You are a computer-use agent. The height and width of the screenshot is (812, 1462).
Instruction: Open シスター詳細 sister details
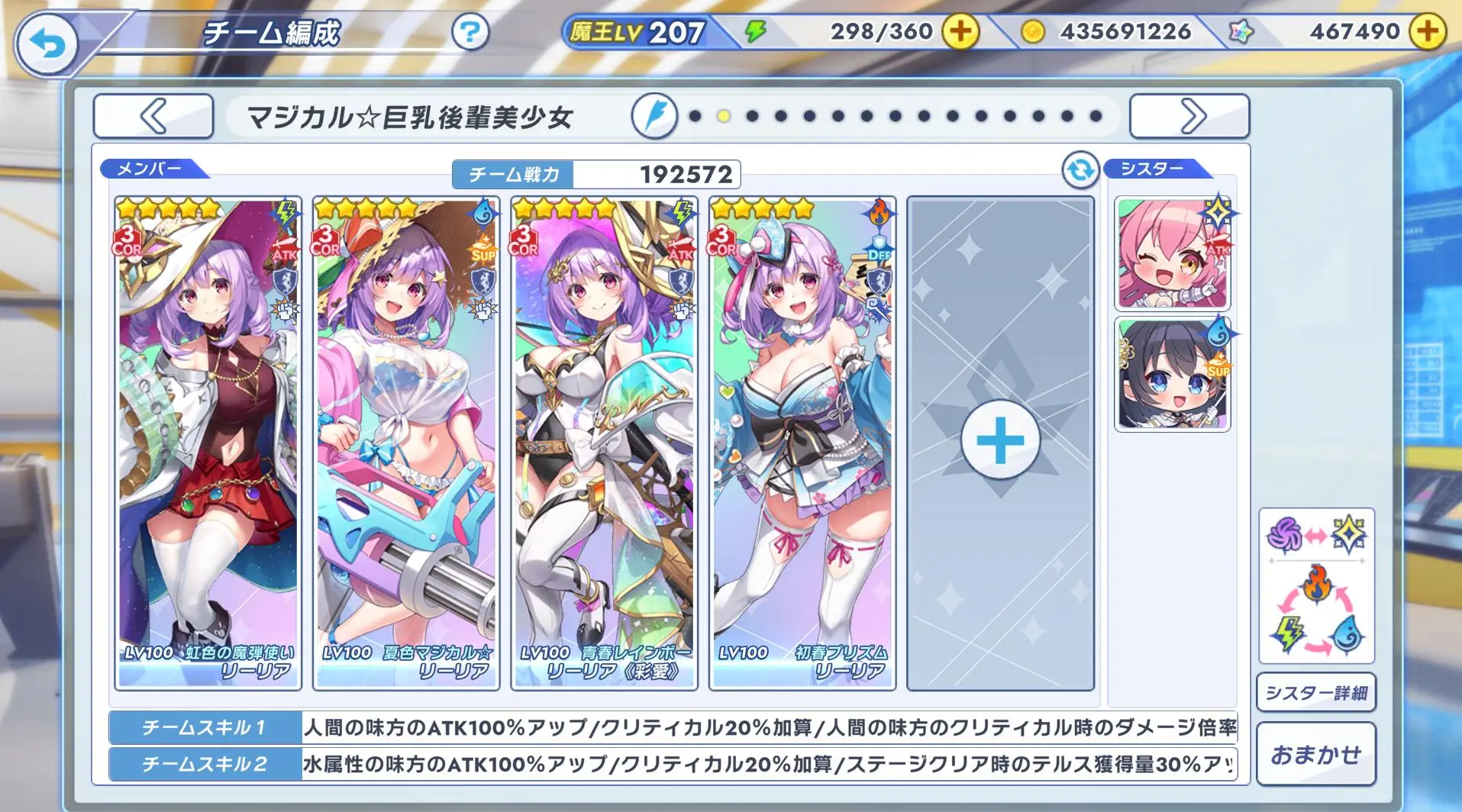(1316, 693)
